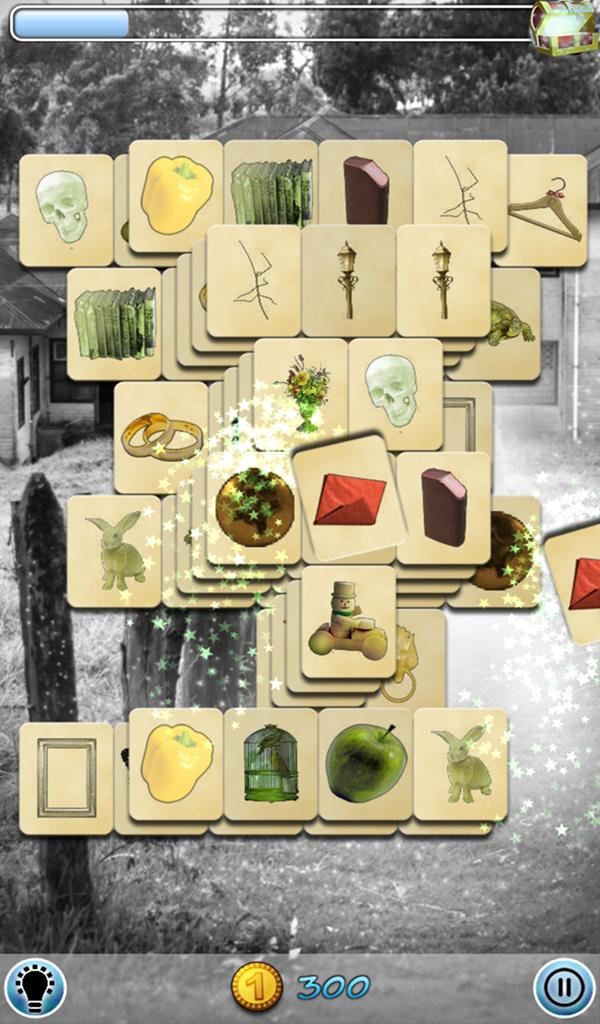Select the green apple tile
The width and height of the screenshot is (600, 1024).
[366, 762]
